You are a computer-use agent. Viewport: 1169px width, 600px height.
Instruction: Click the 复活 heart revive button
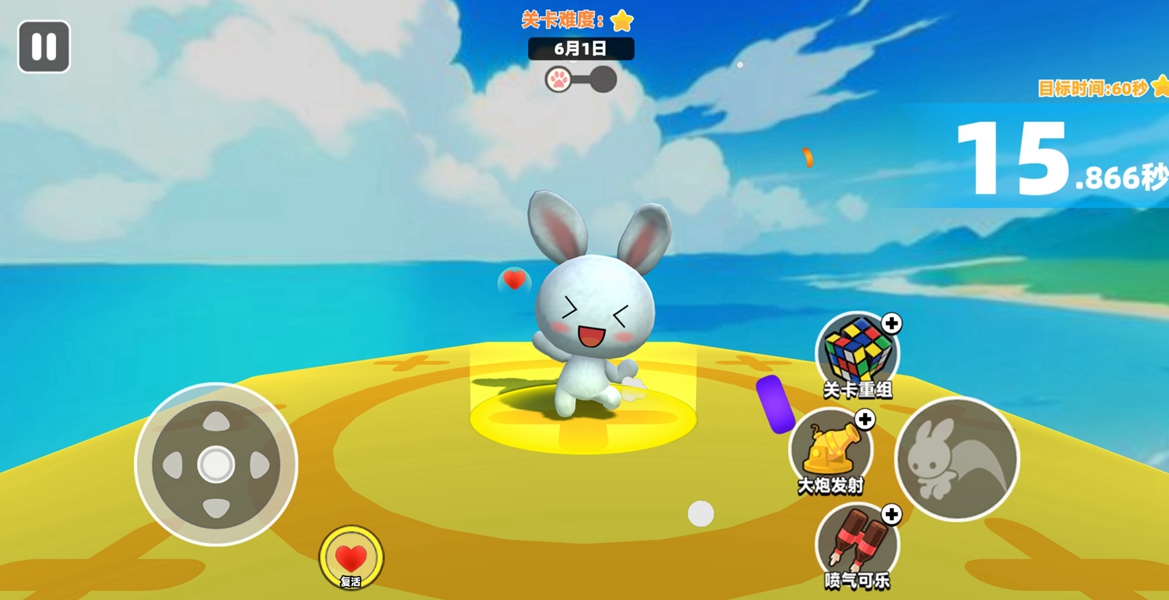(351, 558)
